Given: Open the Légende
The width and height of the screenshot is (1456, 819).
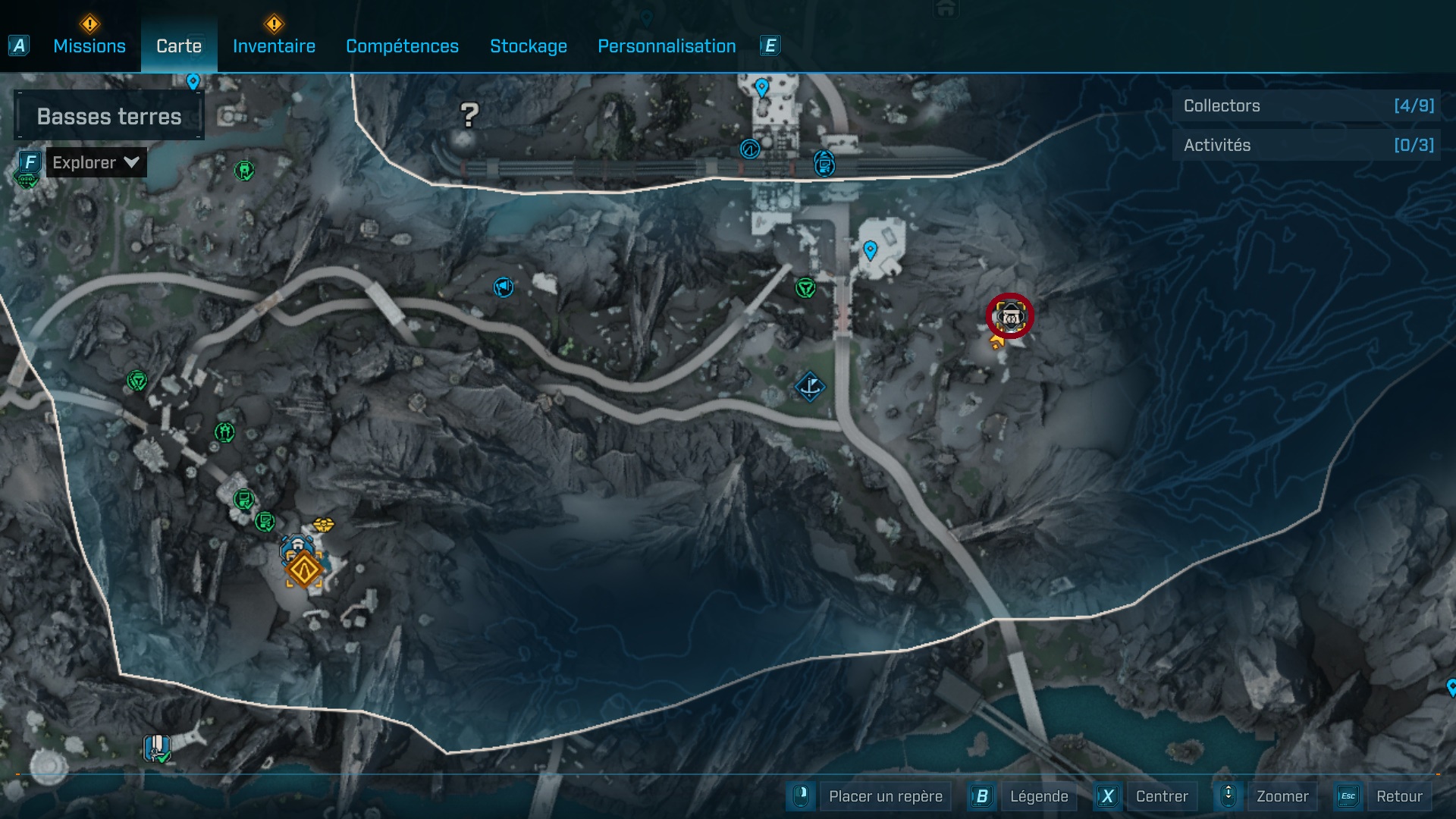Looking at the screenshot, I should (x=1040, y=796).
